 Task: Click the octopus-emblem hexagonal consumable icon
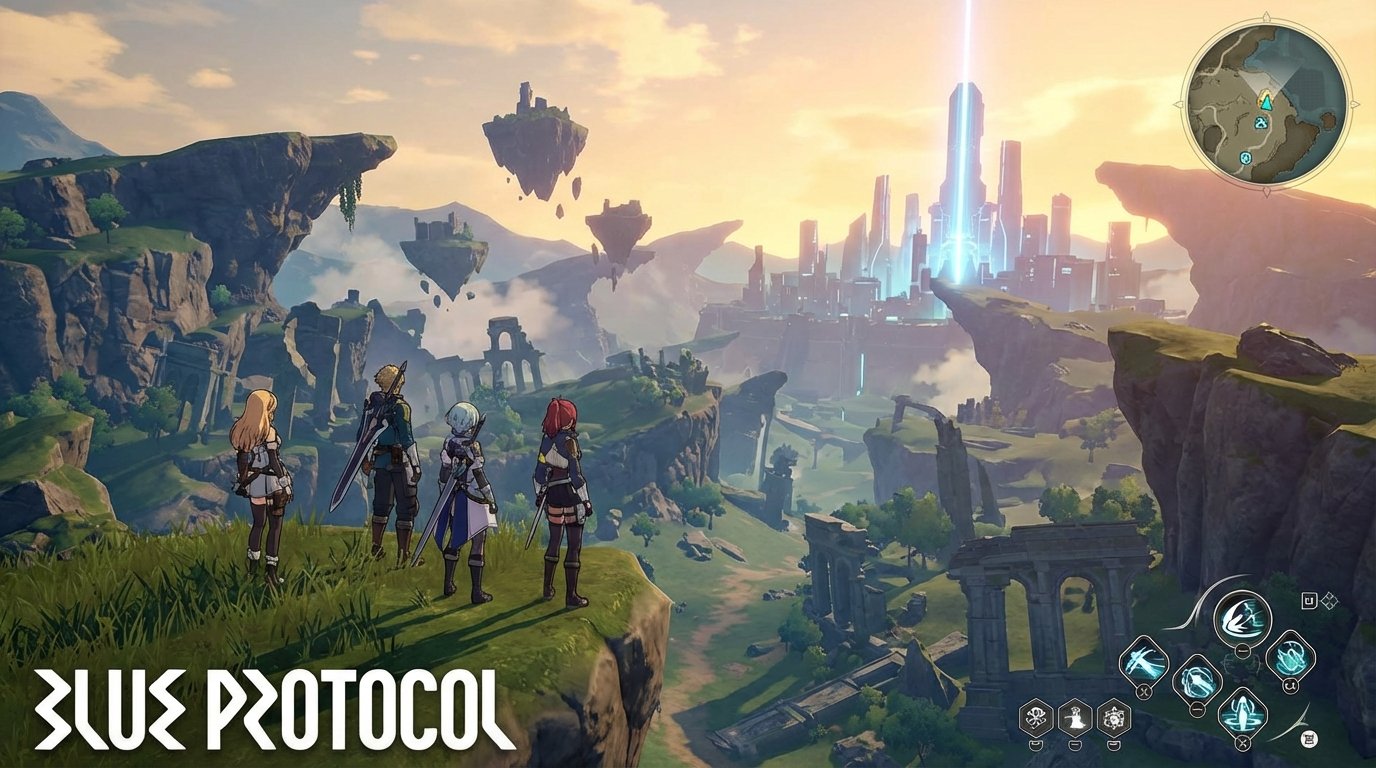click(1035, 719)
